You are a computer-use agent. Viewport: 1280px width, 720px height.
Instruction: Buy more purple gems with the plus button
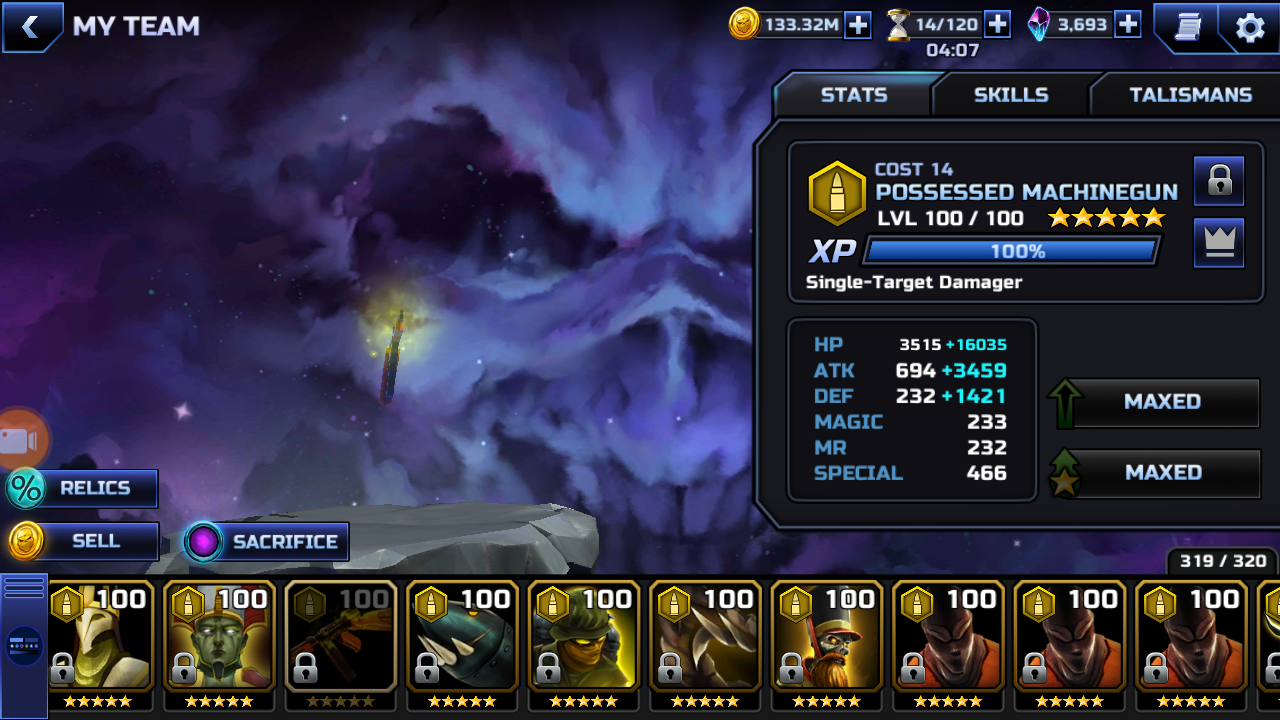(1128, 25)
